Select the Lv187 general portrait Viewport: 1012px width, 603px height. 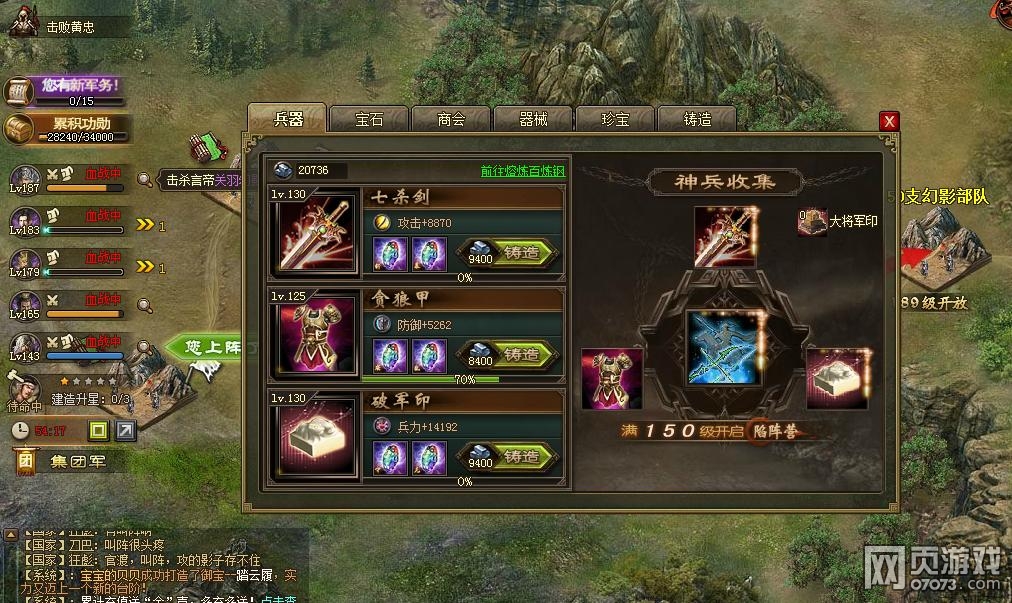(24, 178)
